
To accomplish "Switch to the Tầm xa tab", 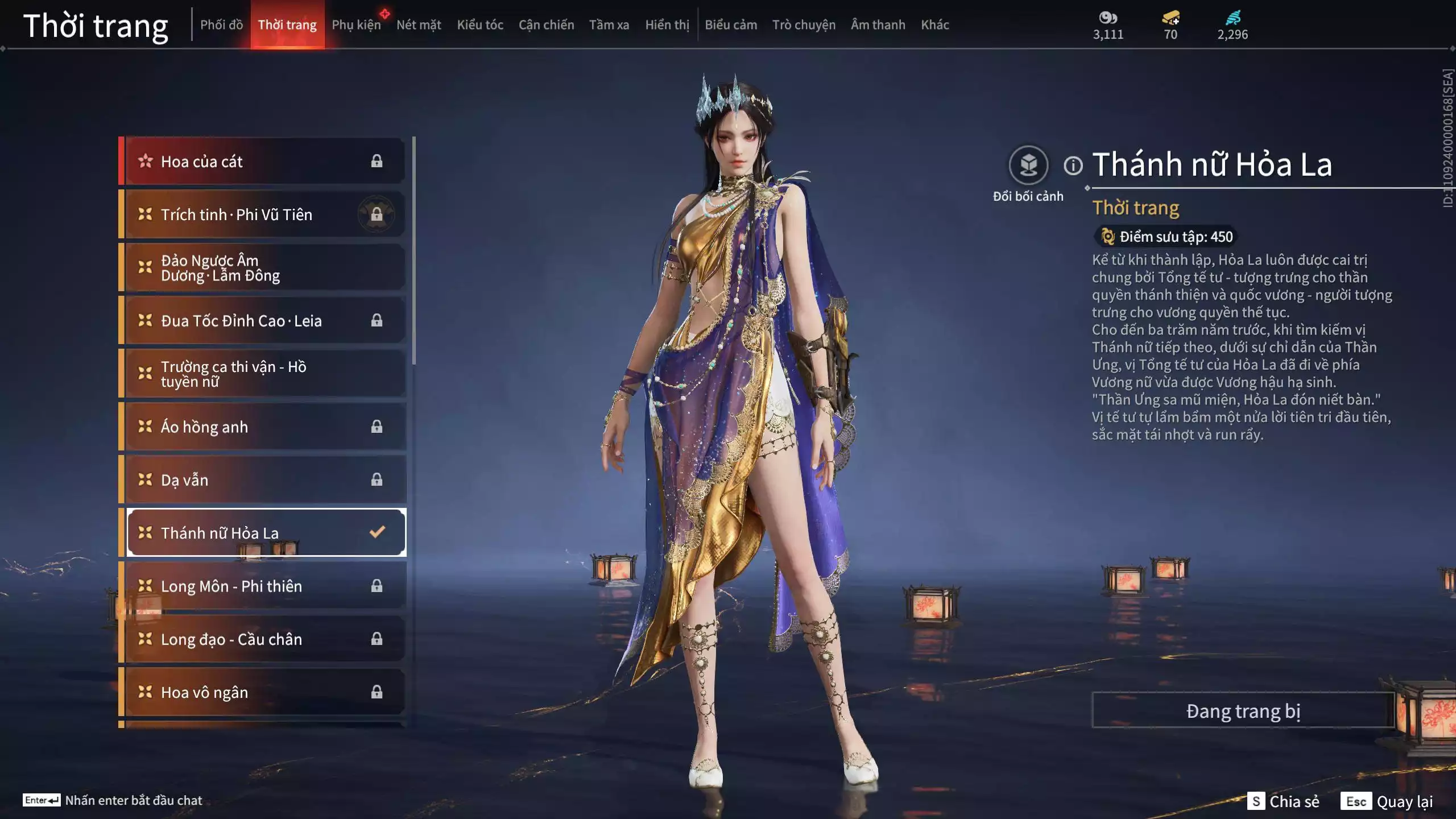I will click(x=609, y=24).
